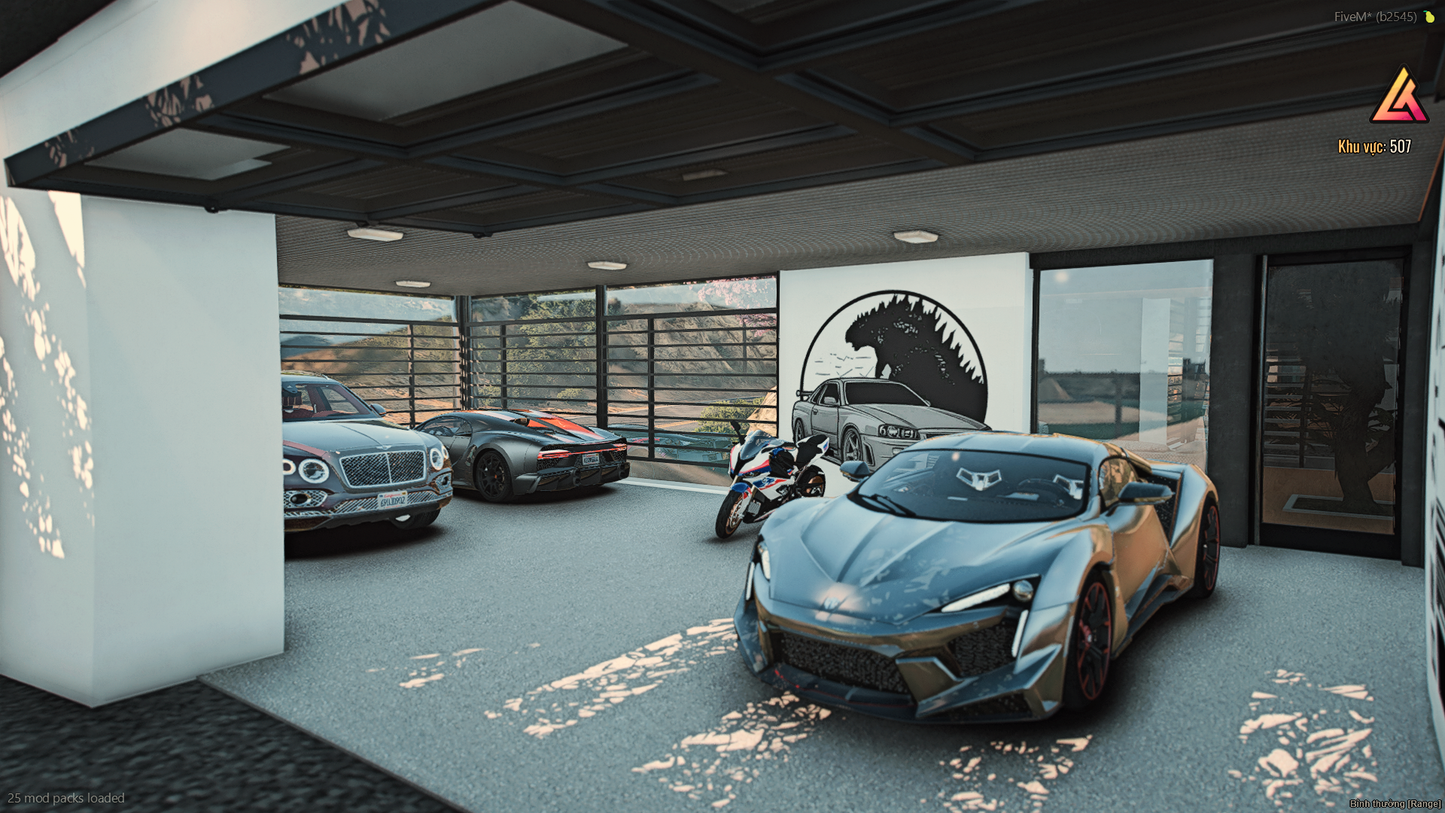Select the Bình thường voice range indicator
The height and width of the screenshot is (813, 1445).
[x=1394, y=804]
